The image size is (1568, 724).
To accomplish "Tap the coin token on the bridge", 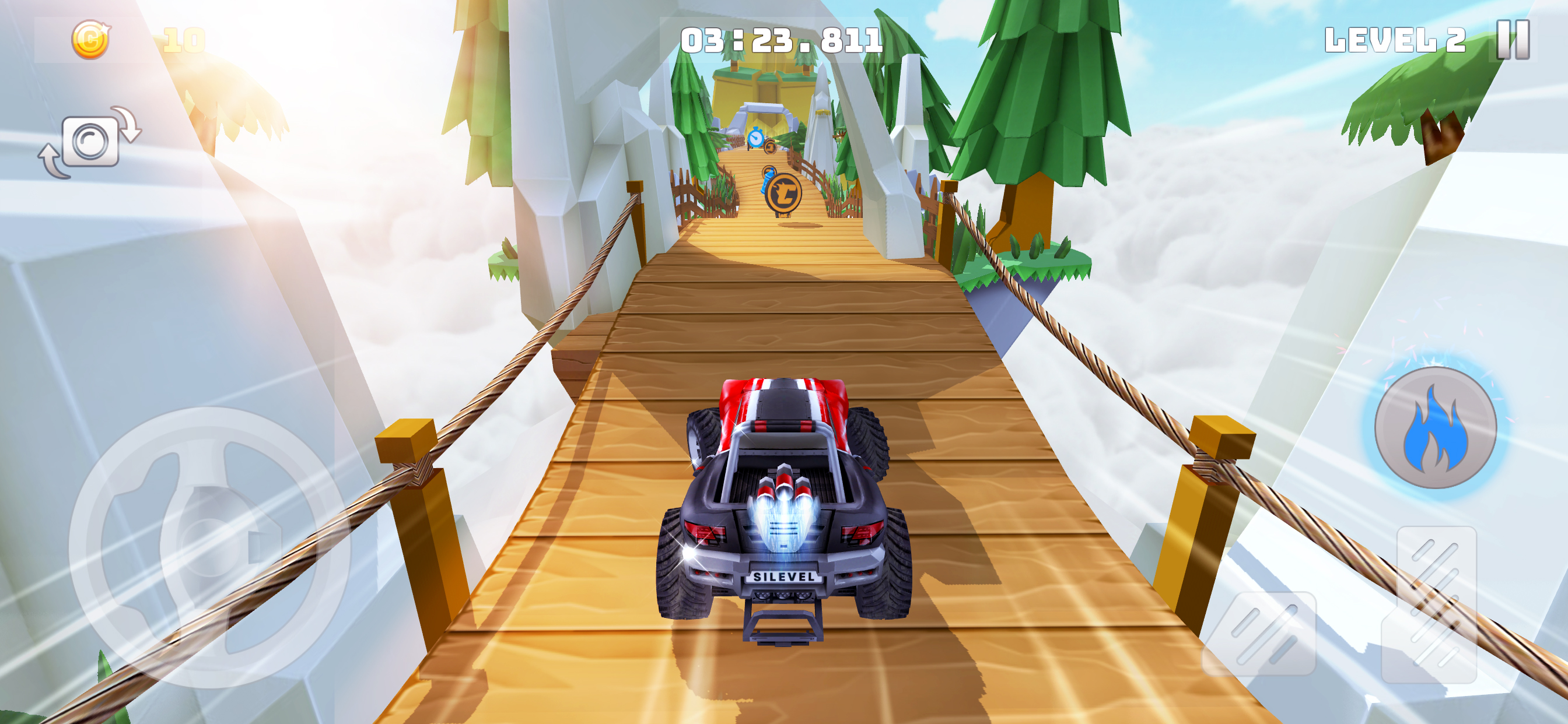I will (x=785, y=193).
